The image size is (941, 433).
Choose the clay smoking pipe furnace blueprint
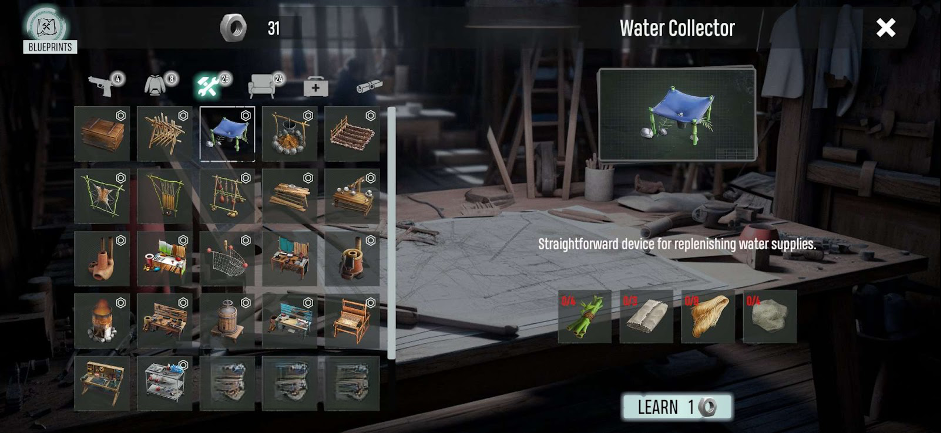point(101,259)
